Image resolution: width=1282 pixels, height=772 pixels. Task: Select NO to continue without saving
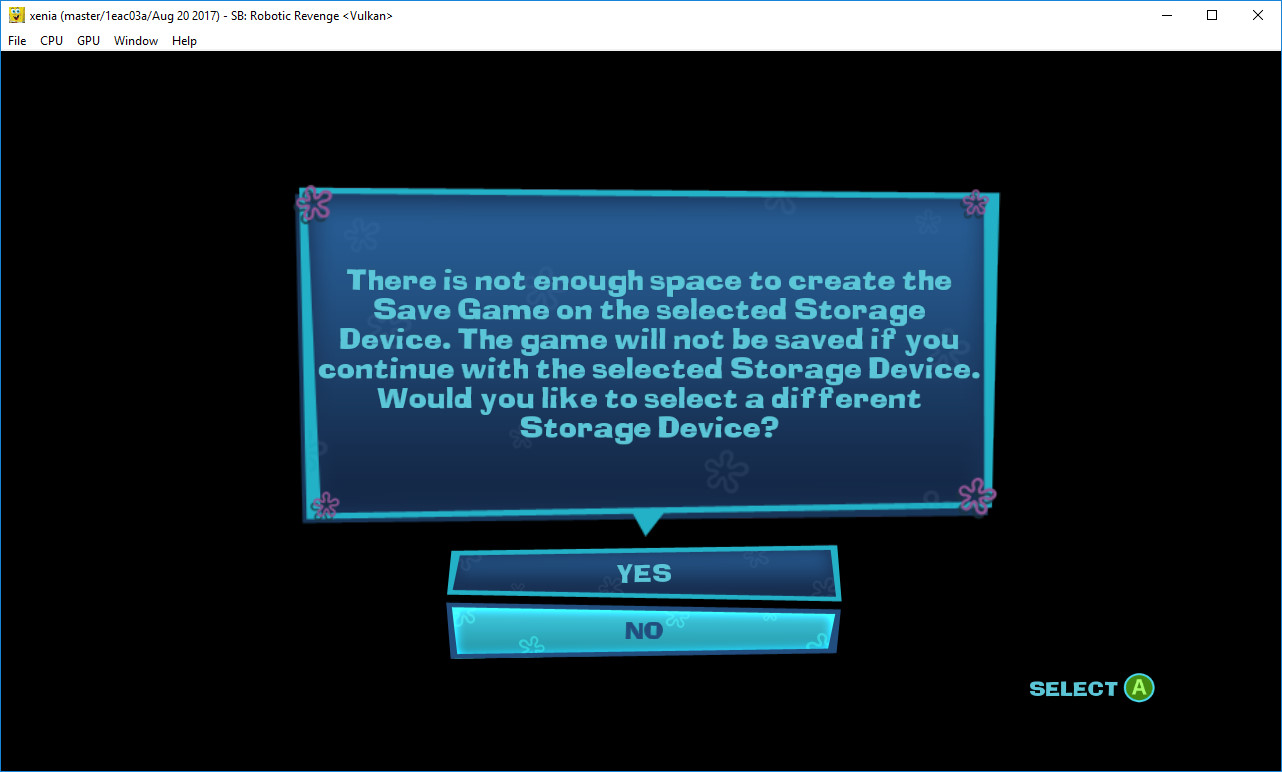645,630
